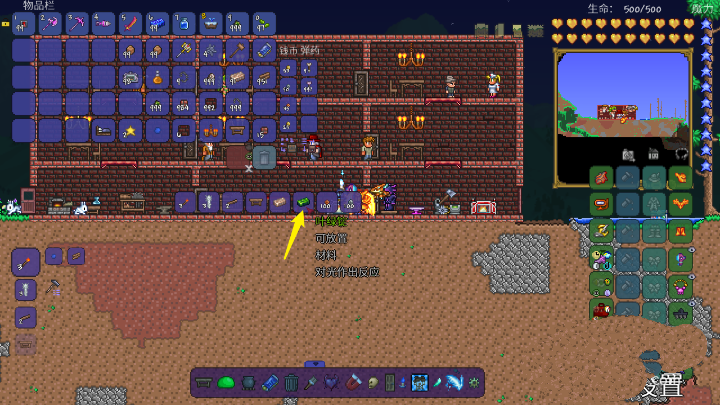Select the wooden table inventory slot
Viewport: 720px width, 405px height.
[x=238, y=130]
